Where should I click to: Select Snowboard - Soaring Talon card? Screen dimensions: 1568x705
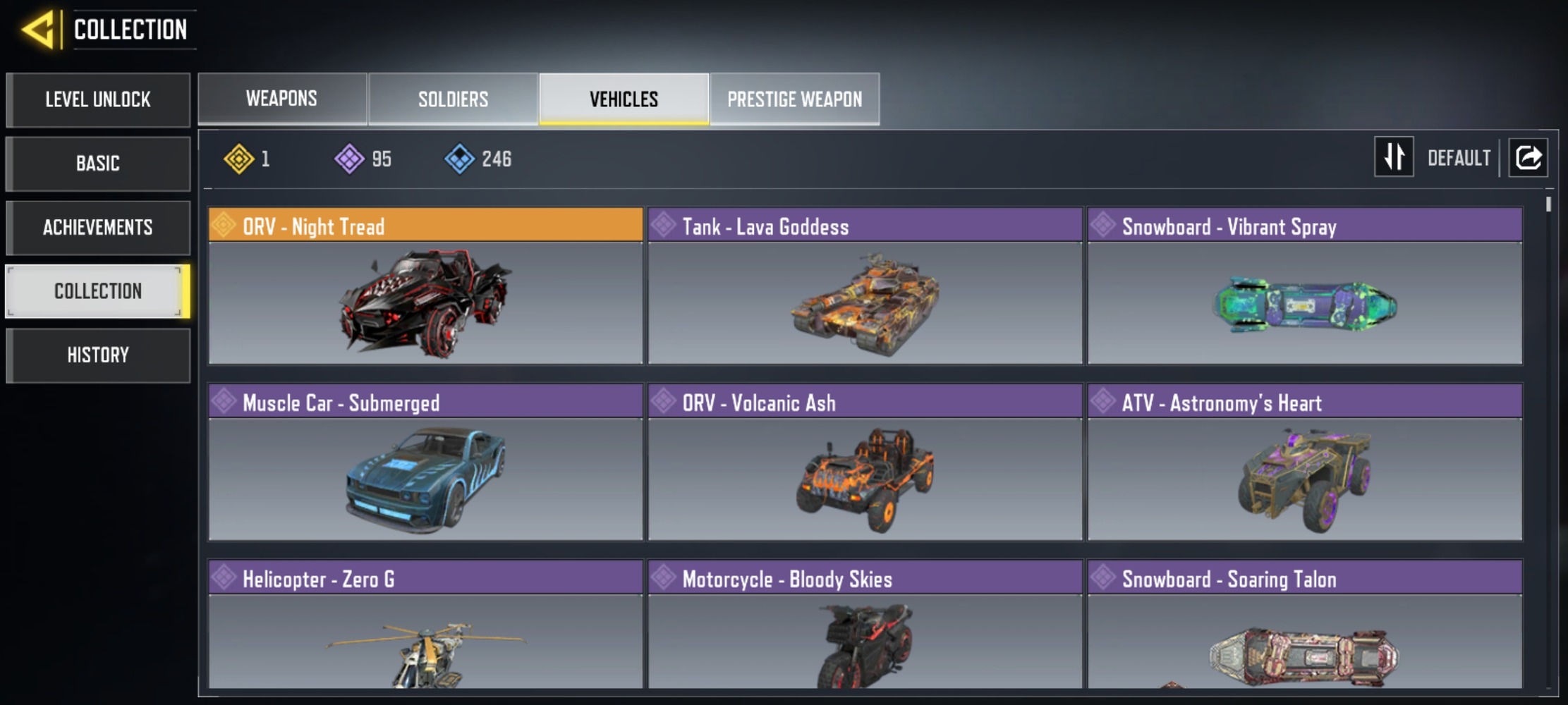(x=1304, y=624)
